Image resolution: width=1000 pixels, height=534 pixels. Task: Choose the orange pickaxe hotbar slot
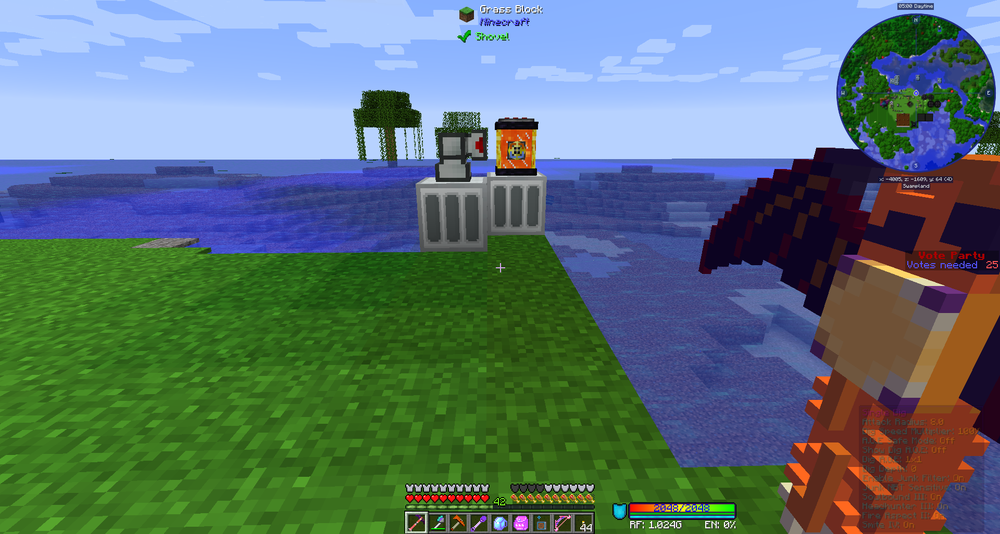pos(459,523)
